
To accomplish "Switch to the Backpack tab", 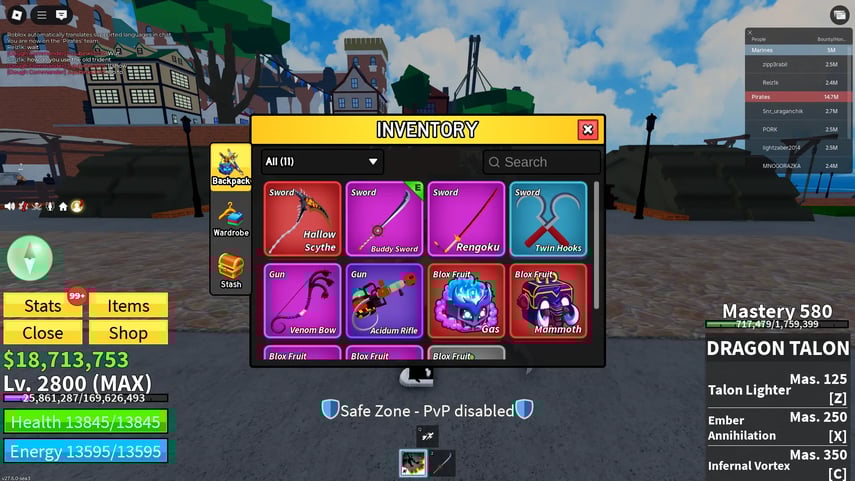I will click(231, 167).
